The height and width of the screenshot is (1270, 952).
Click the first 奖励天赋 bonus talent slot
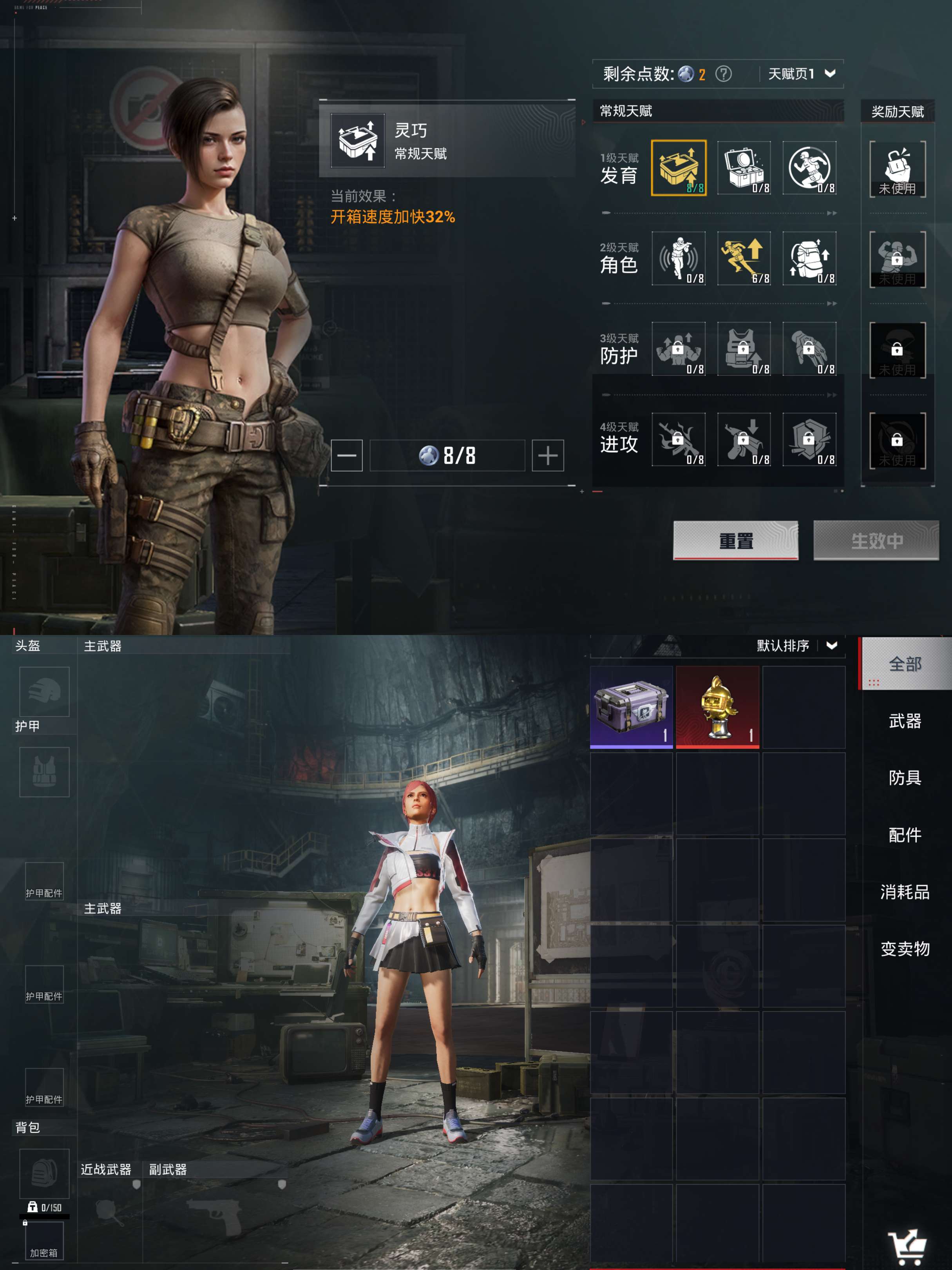pyautogui.click(x=898, y=169)
